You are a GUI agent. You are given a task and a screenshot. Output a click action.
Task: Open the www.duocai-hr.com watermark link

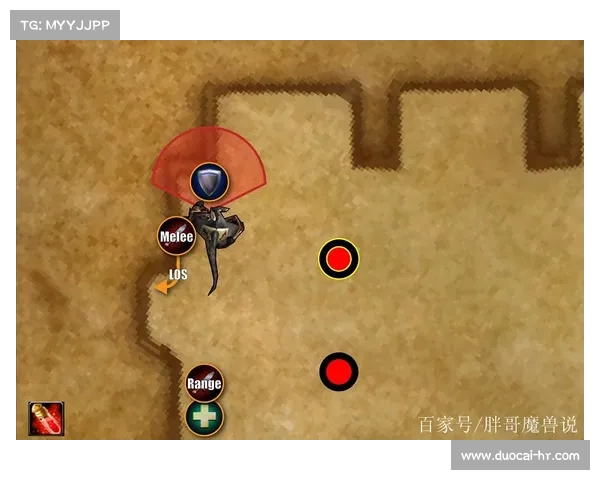coord(519,456)
